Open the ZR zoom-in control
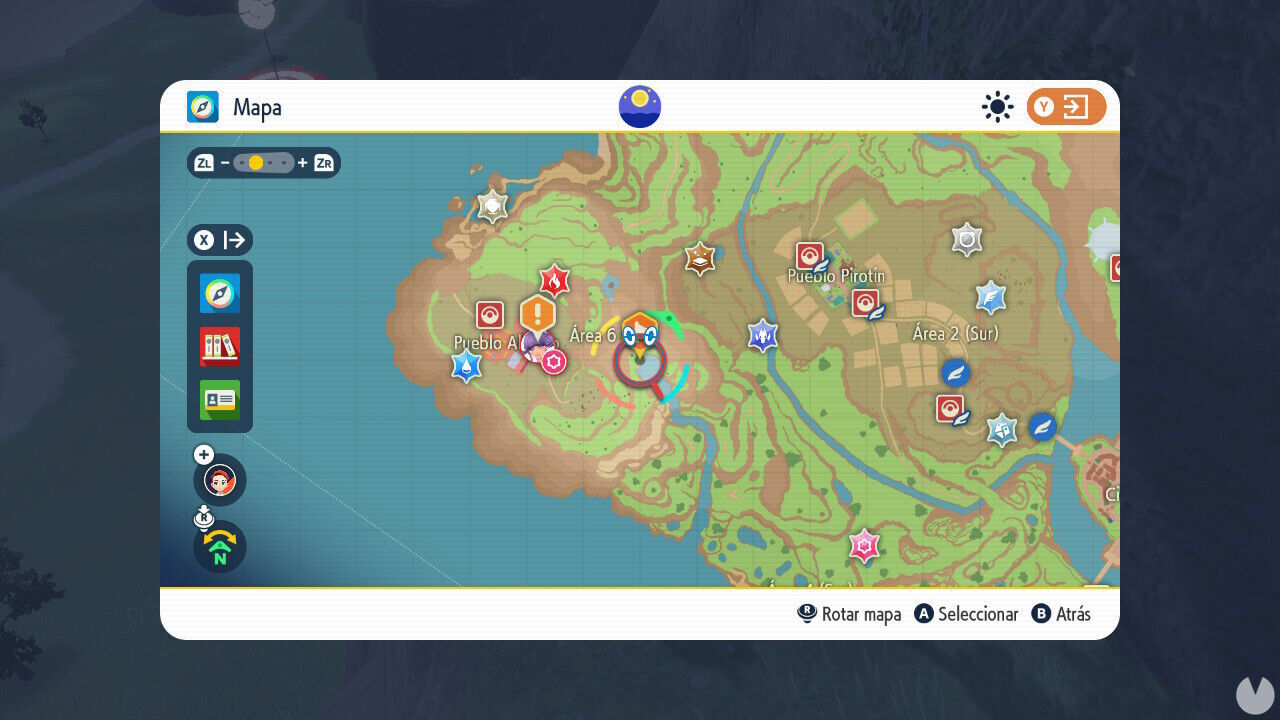 [x=322, y=162]
